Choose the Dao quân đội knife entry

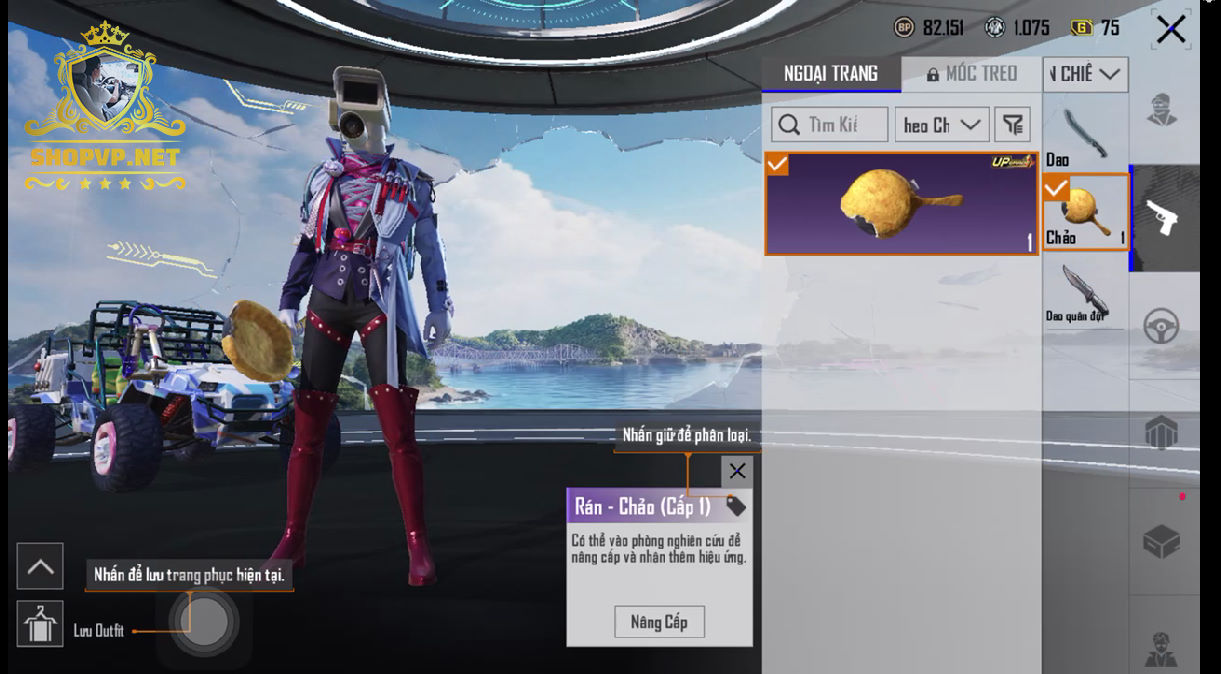click(1084, 292)
